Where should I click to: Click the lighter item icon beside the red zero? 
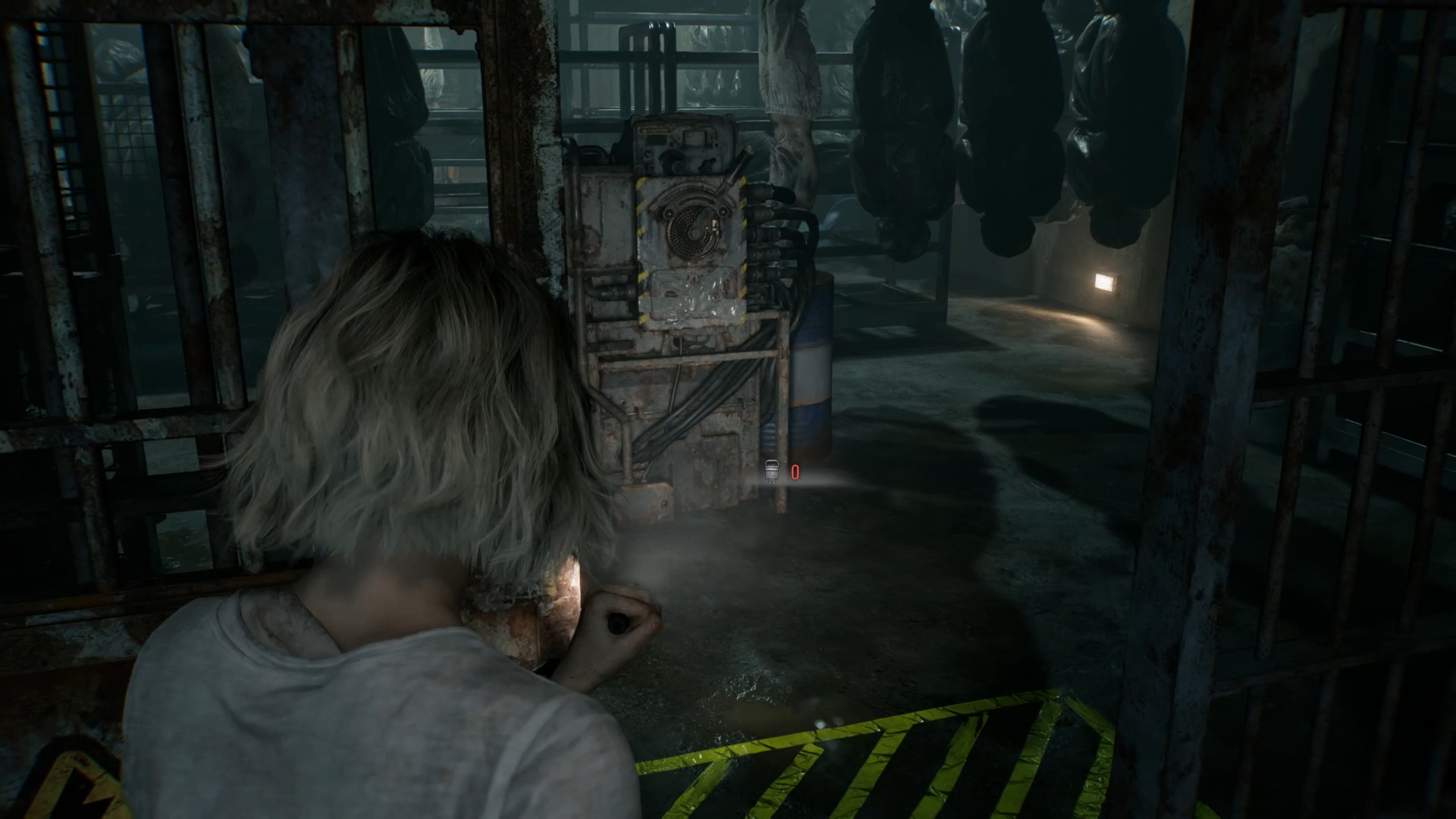pyautogui.click(x=772, y=471)
